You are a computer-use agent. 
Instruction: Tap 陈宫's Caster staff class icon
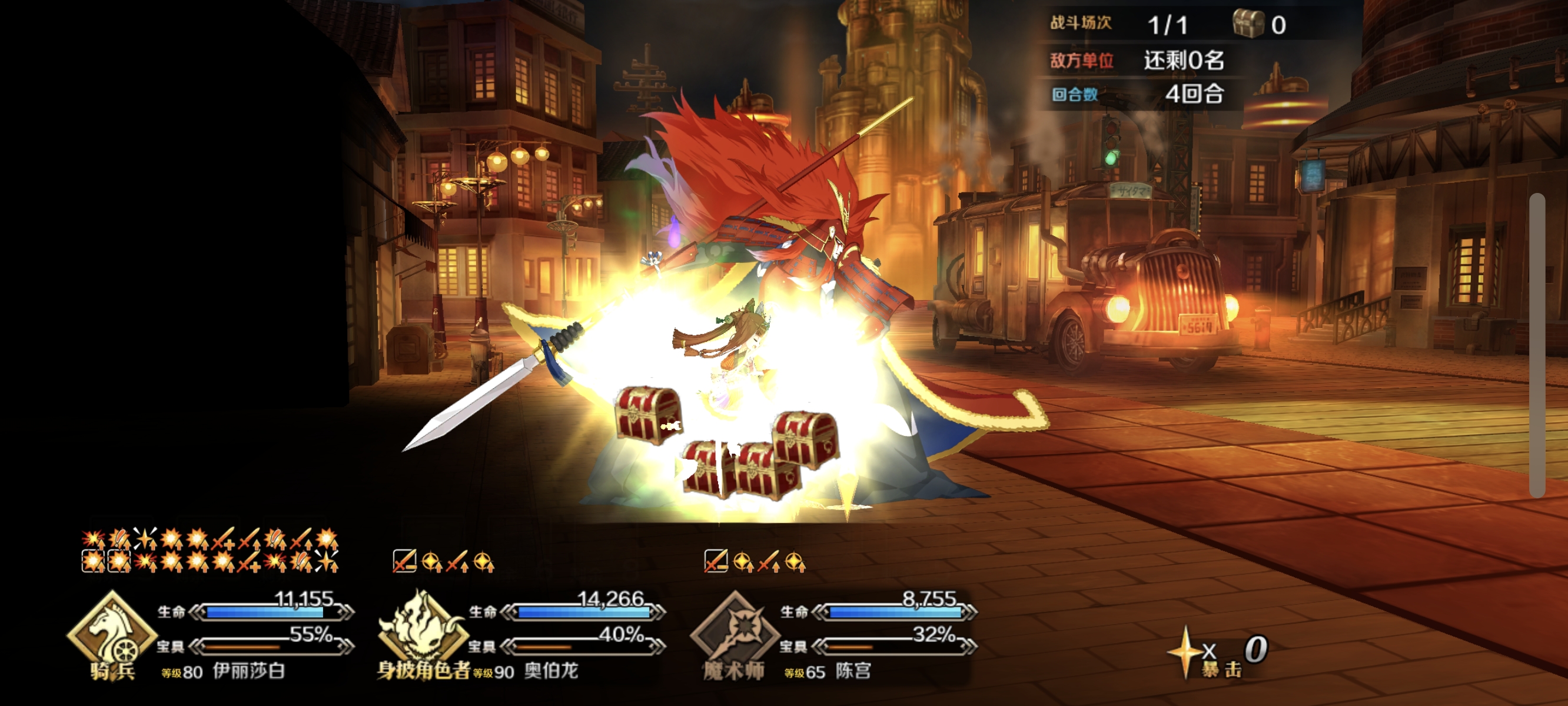coord(735,631)
